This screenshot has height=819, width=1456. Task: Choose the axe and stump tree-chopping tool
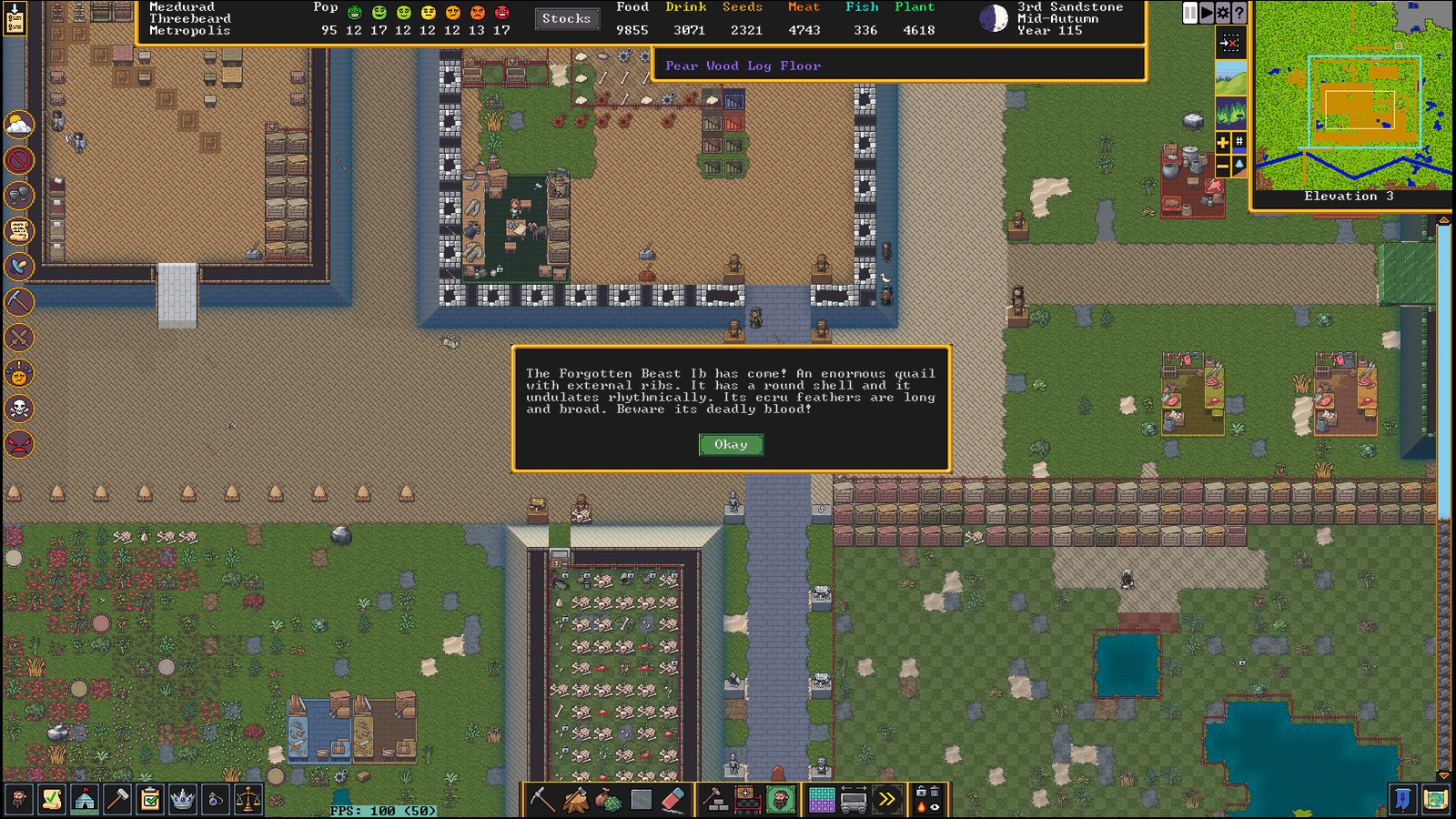point(576,800)
